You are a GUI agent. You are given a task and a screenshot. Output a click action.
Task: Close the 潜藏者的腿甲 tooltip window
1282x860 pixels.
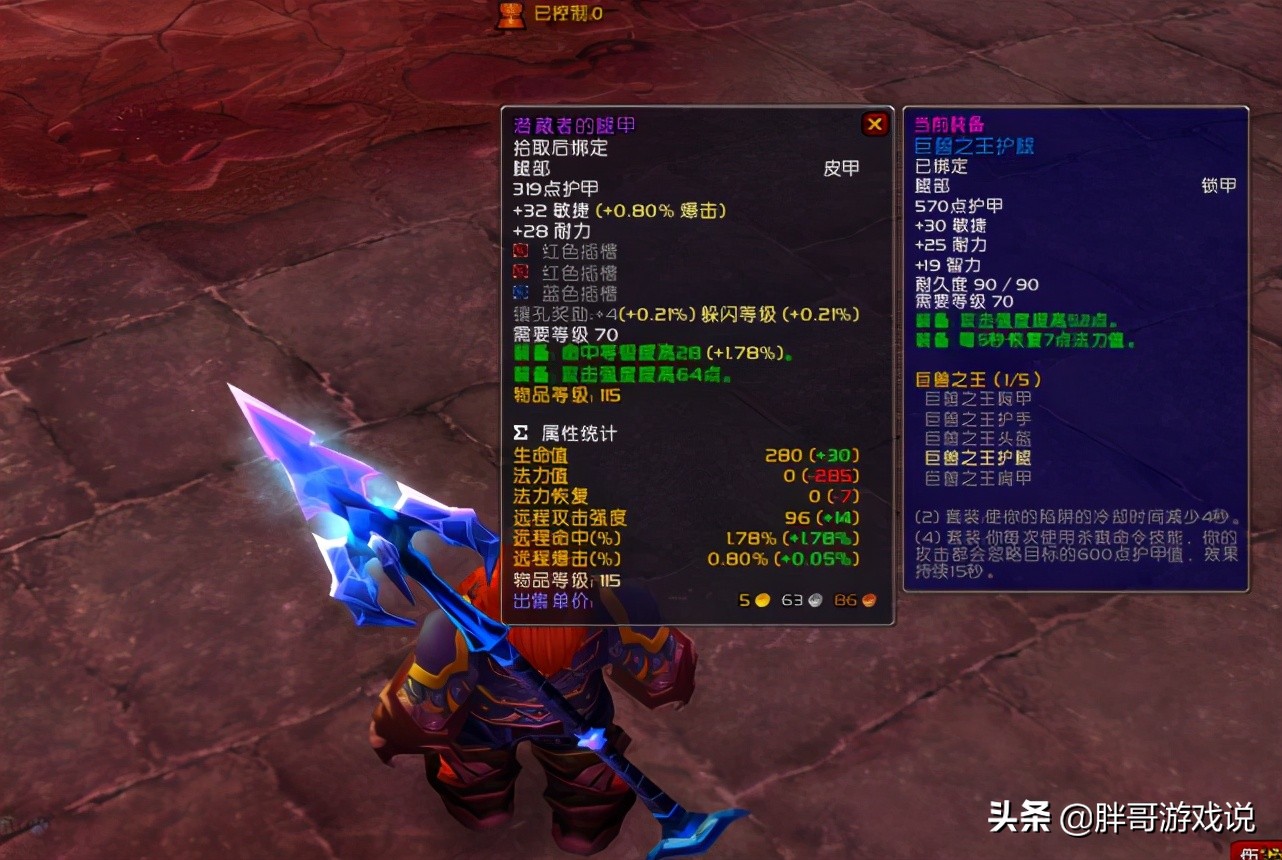coord(875,124)
